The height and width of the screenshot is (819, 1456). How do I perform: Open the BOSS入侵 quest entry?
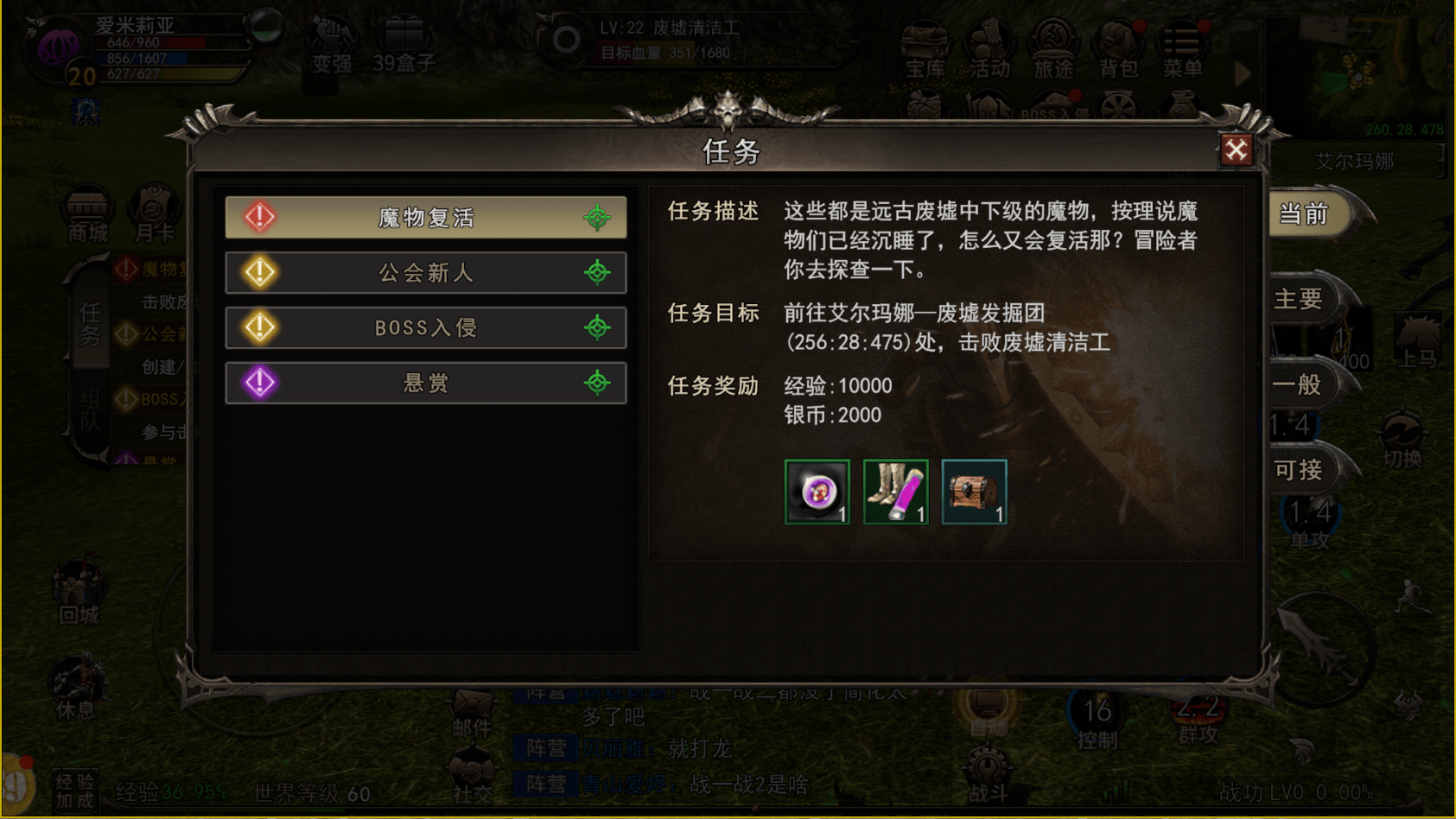tap(425, 328)
